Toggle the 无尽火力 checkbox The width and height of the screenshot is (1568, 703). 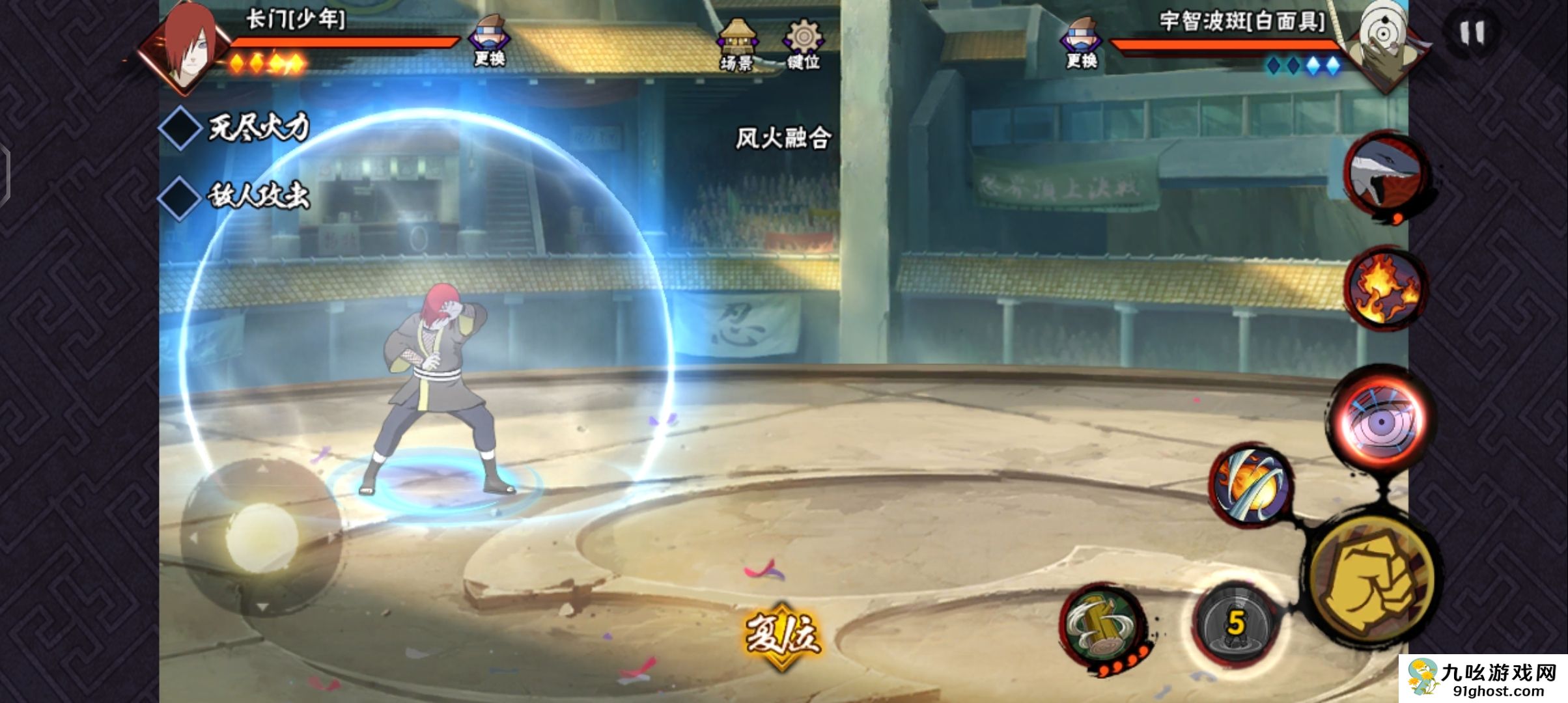coord(180,128)
